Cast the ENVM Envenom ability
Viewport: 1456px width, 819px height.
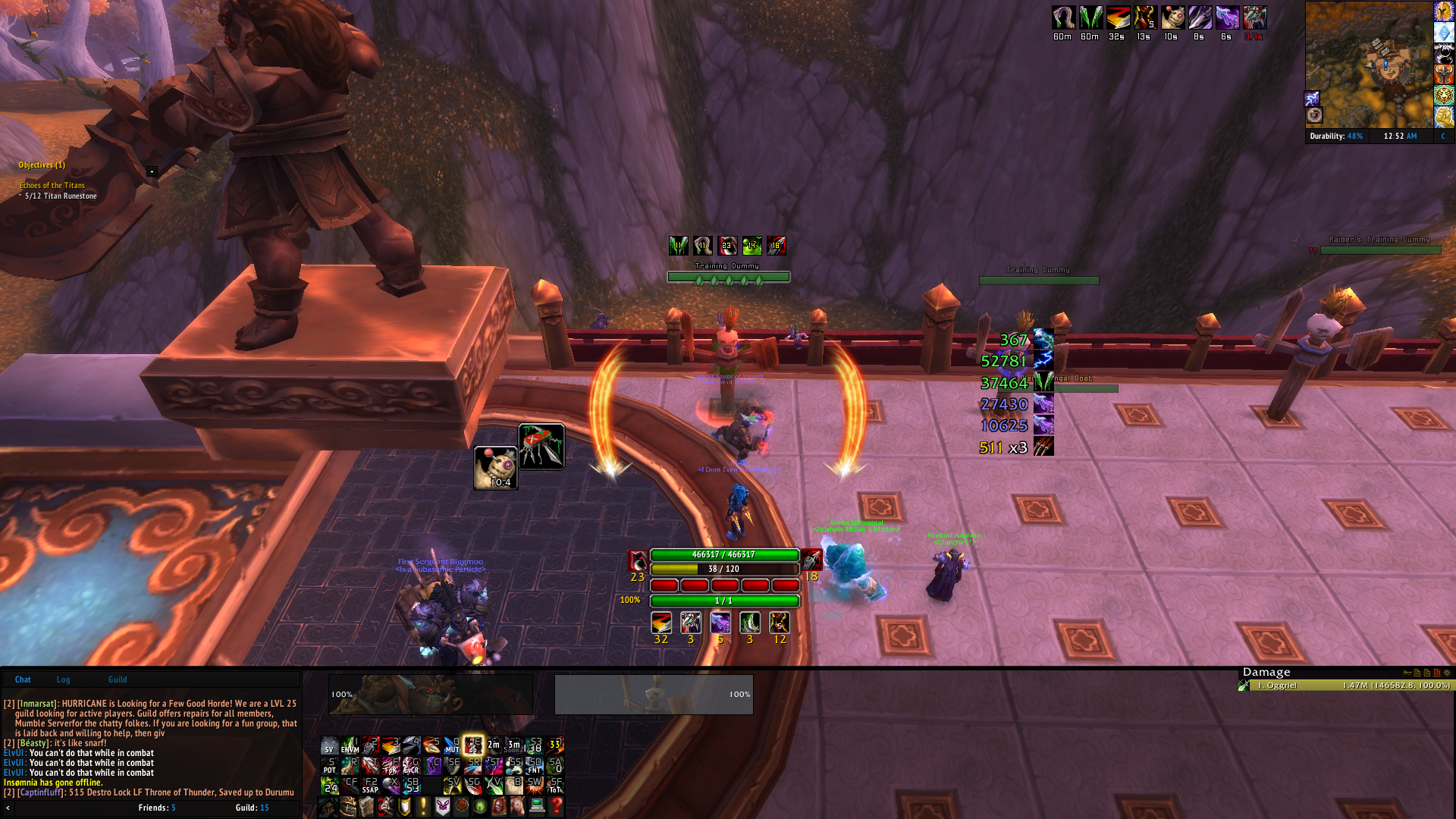coord(350,745)
